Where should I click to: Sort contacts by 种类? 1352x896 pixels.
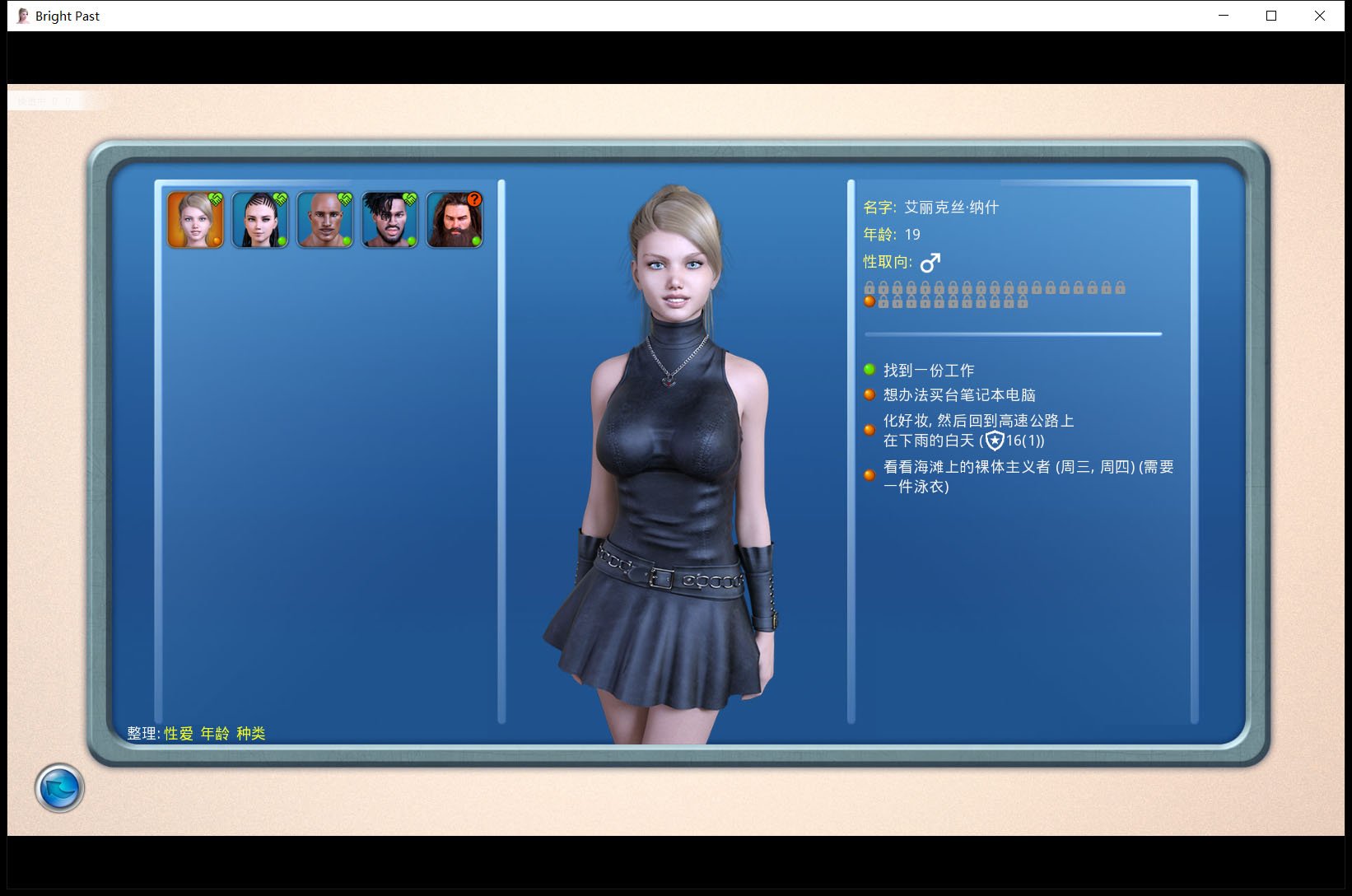250,733
